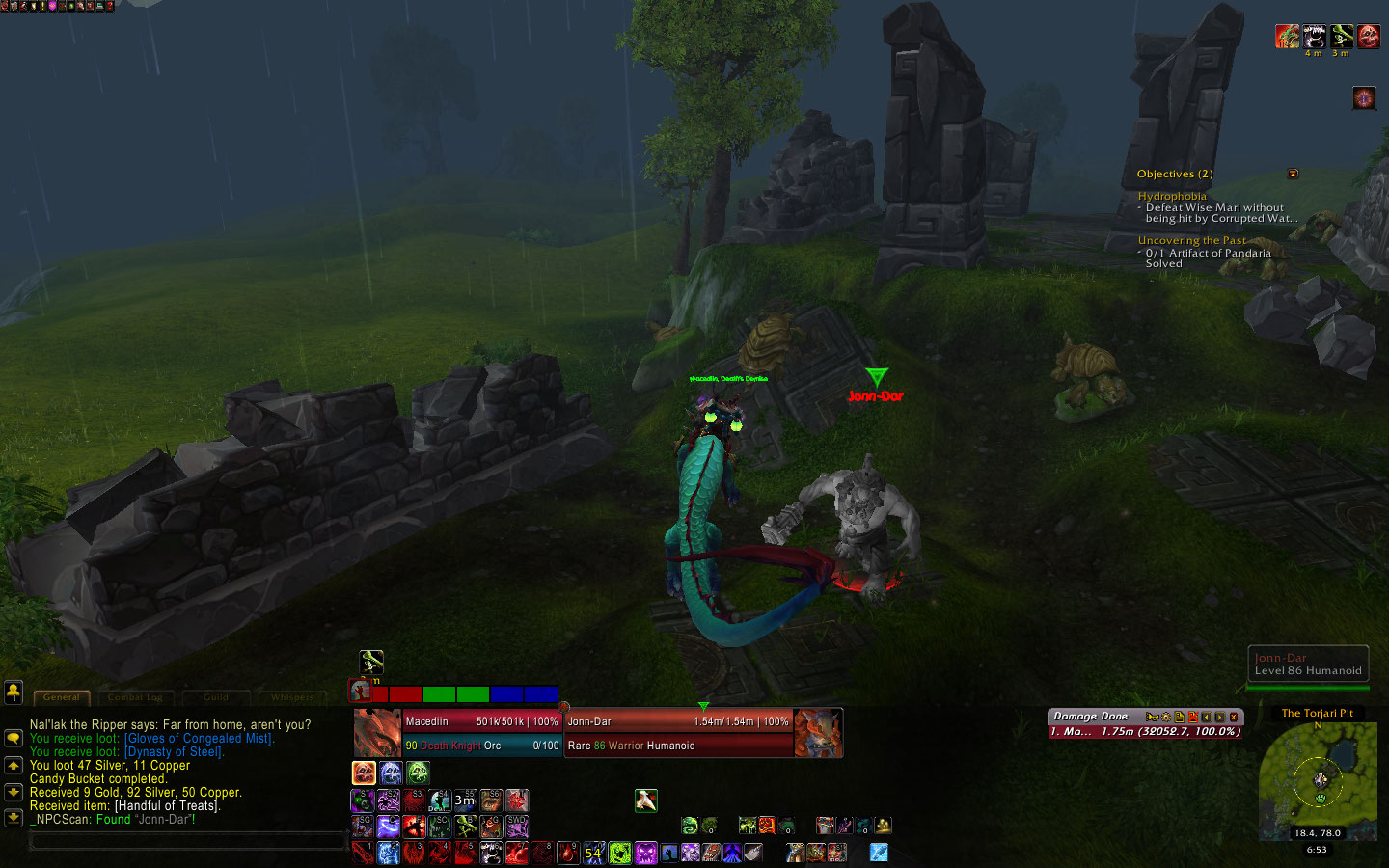Click the social pushpin button above chat
Viewport: 1389px width, 868px height.
click(x=14, y=692)
